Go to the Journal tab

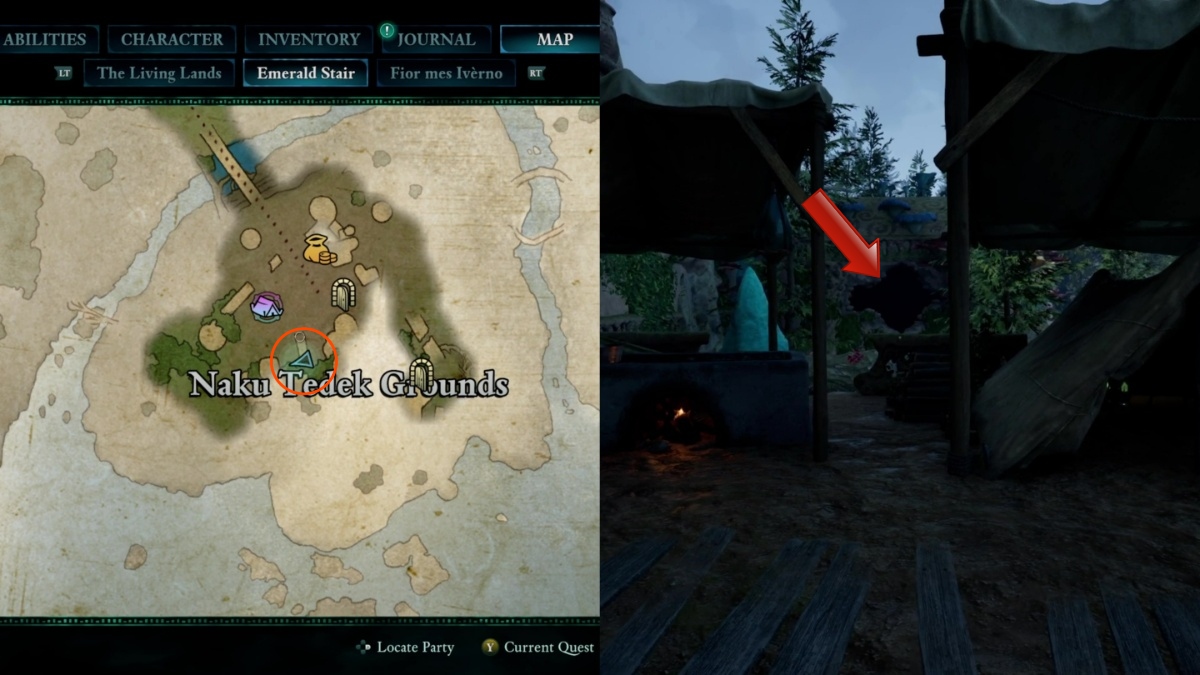pos(436,40)
